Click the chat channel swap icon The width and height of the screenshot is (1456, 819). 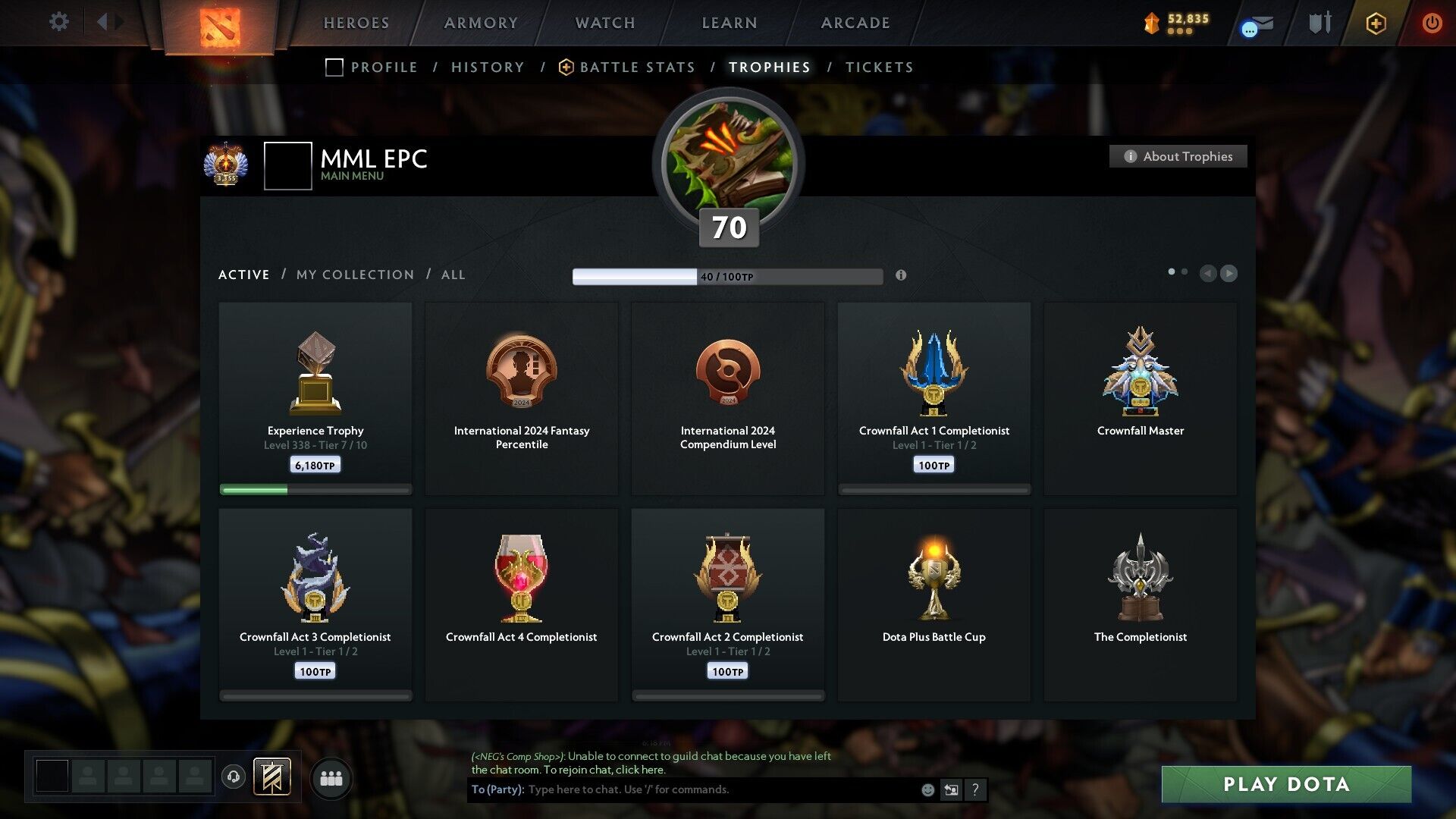coord(952,789)
